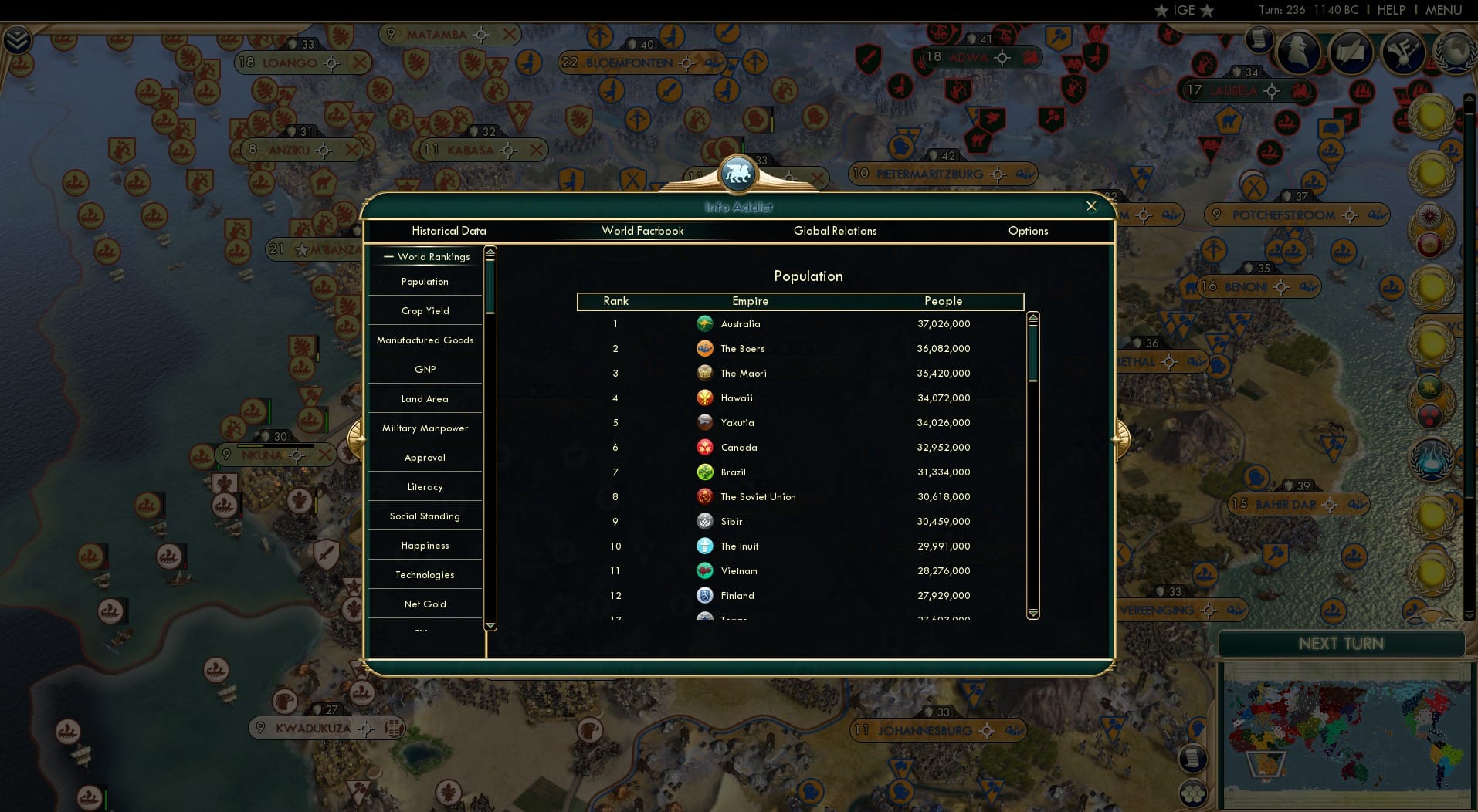
Task: Click Australia's civilization icon in the rankings
Action: click(x=705, y=323)
